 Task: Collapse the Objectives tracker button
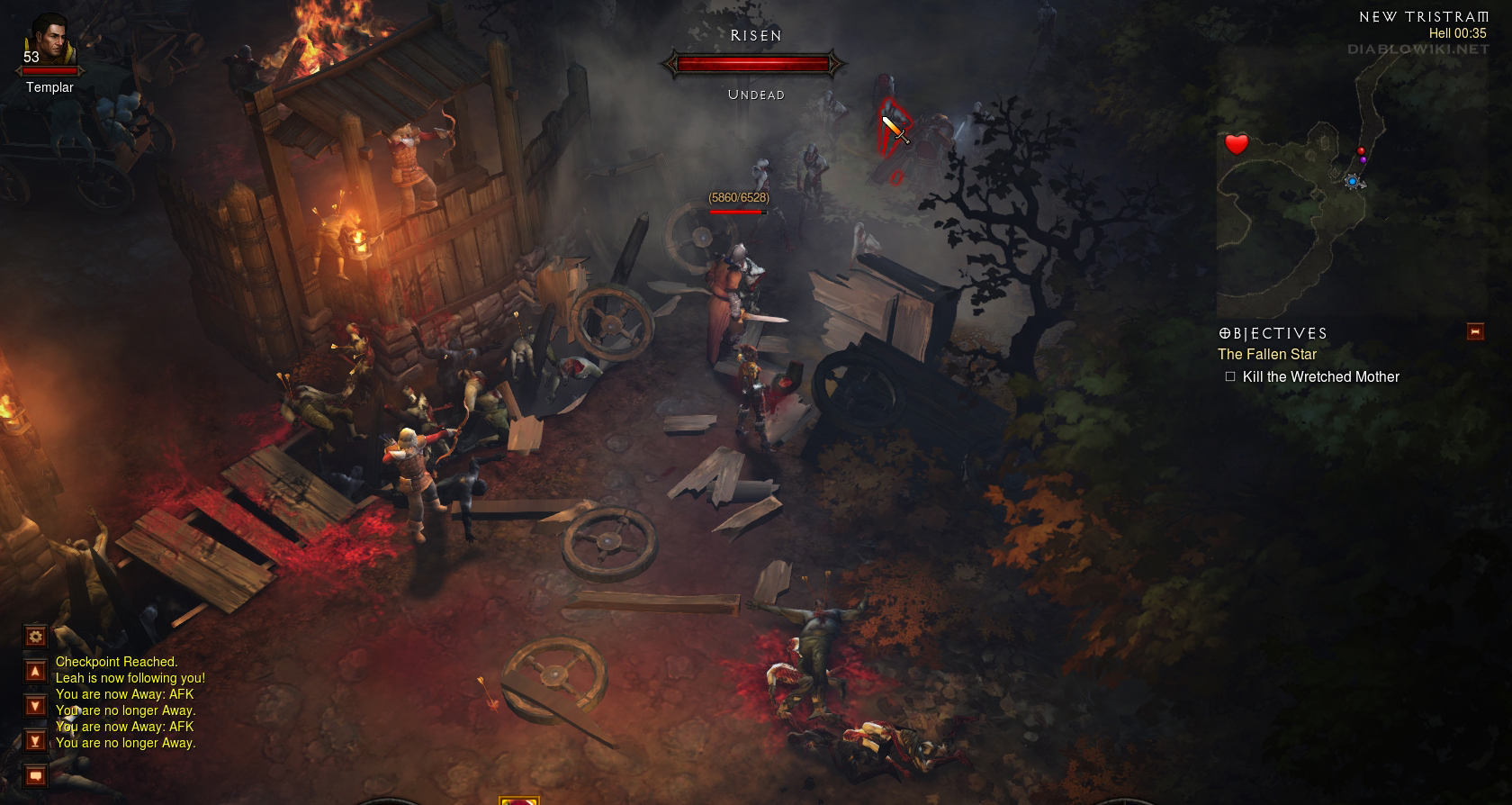point(1474,331)
